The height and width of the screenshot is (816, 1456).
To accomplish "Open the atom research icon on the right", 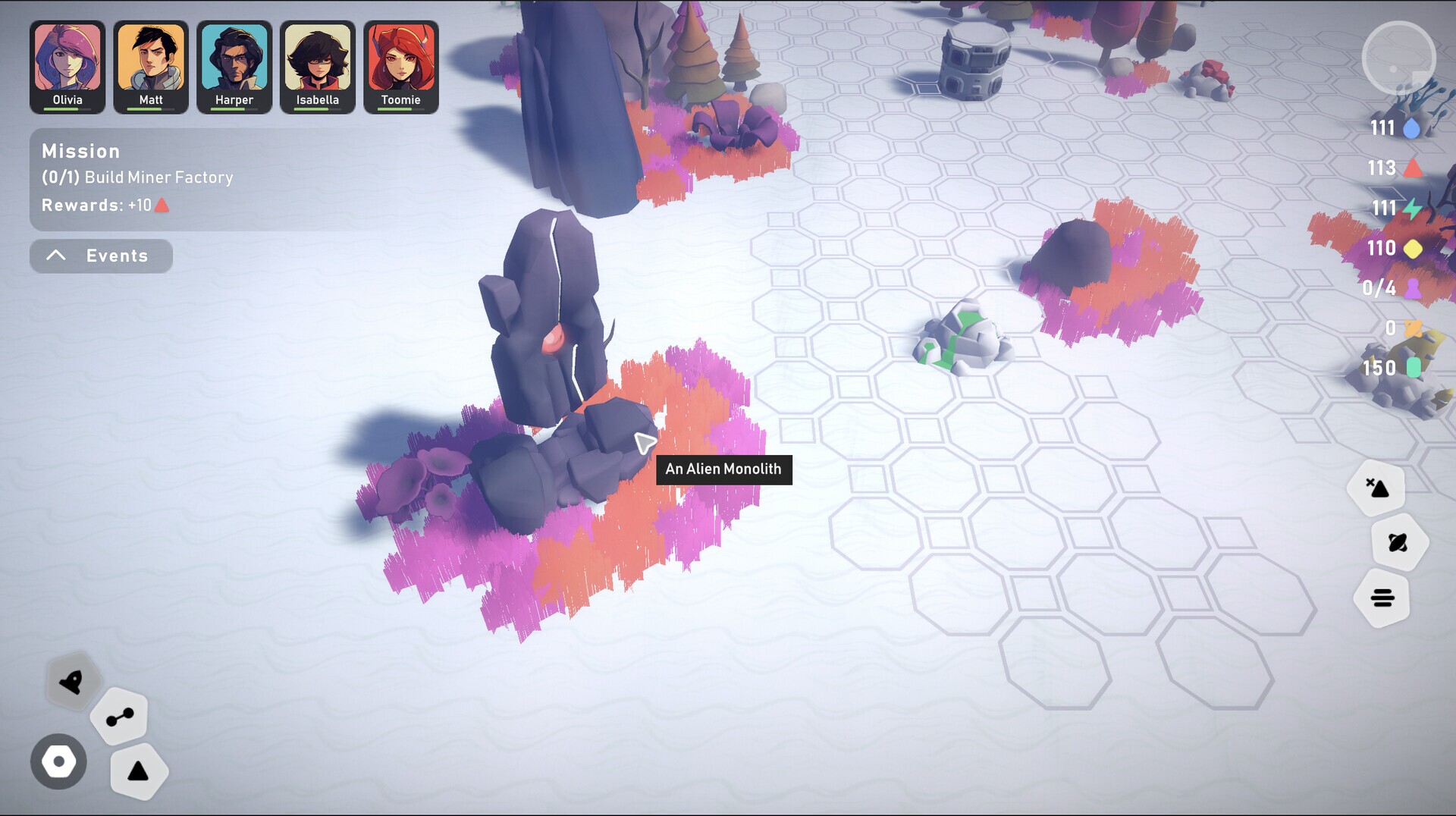I will (1398, 543).
